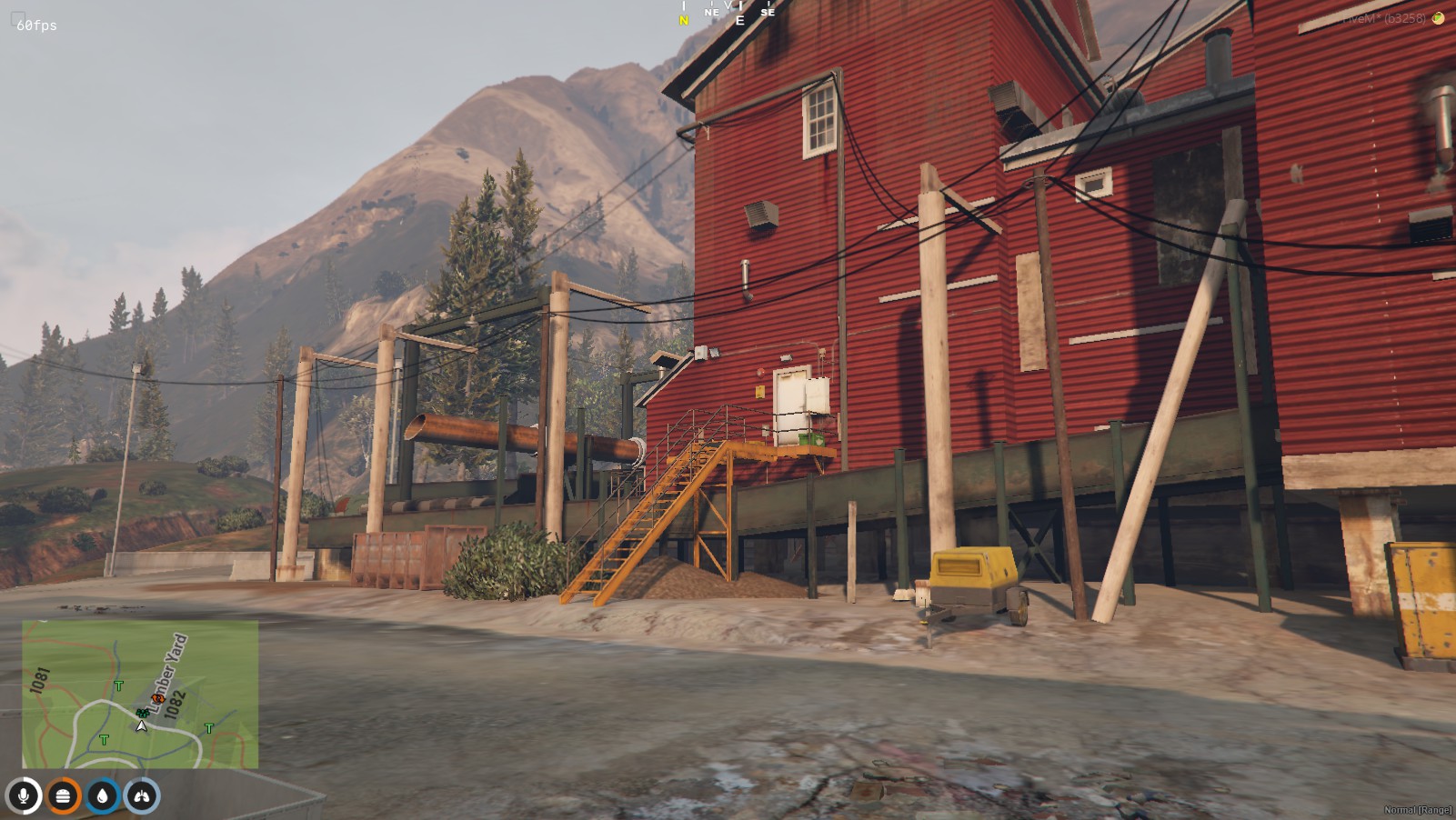1456x820 pixels.
Task: Click the burger hunger status icon
Action: point(63,796)
